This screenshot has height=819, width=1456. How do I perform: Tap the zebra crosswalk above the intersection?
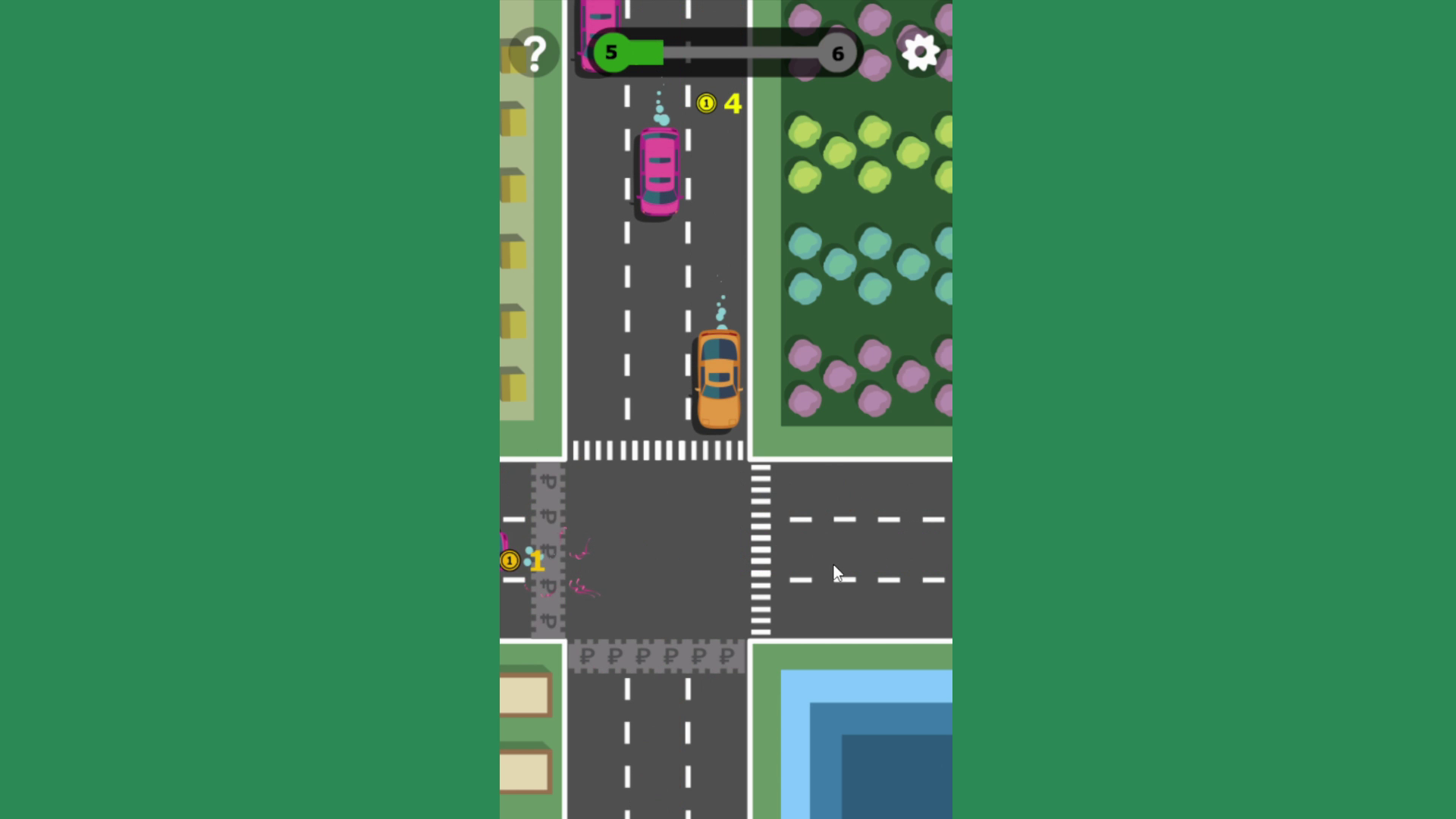click(660, 450)
